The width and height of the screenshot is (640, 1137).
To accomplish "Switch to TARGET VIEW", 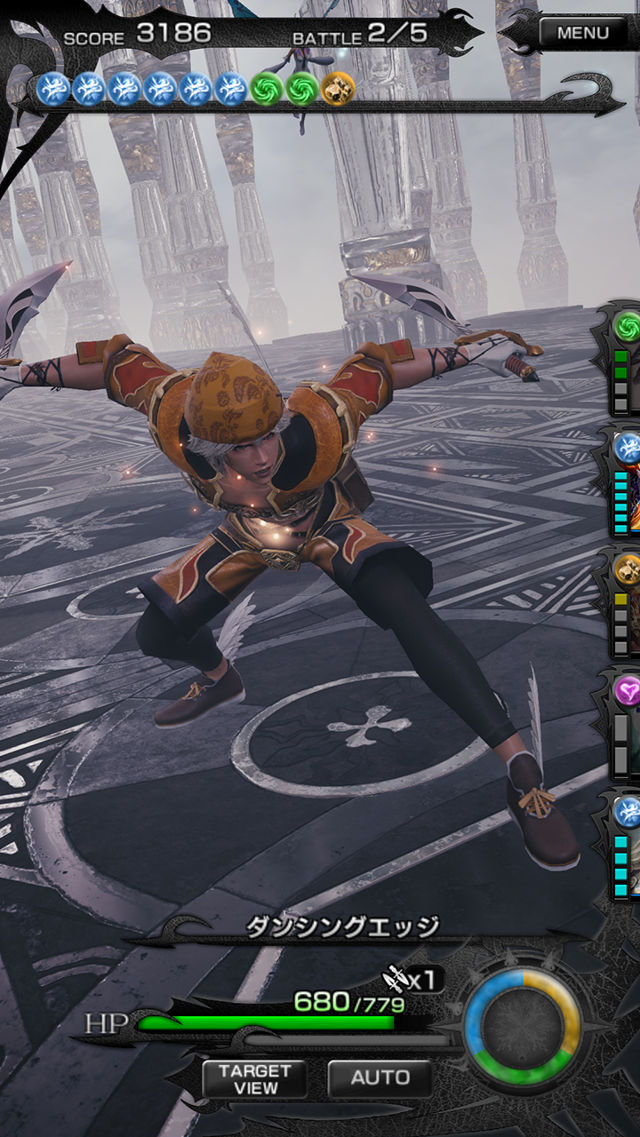I will pos(254,1077).
